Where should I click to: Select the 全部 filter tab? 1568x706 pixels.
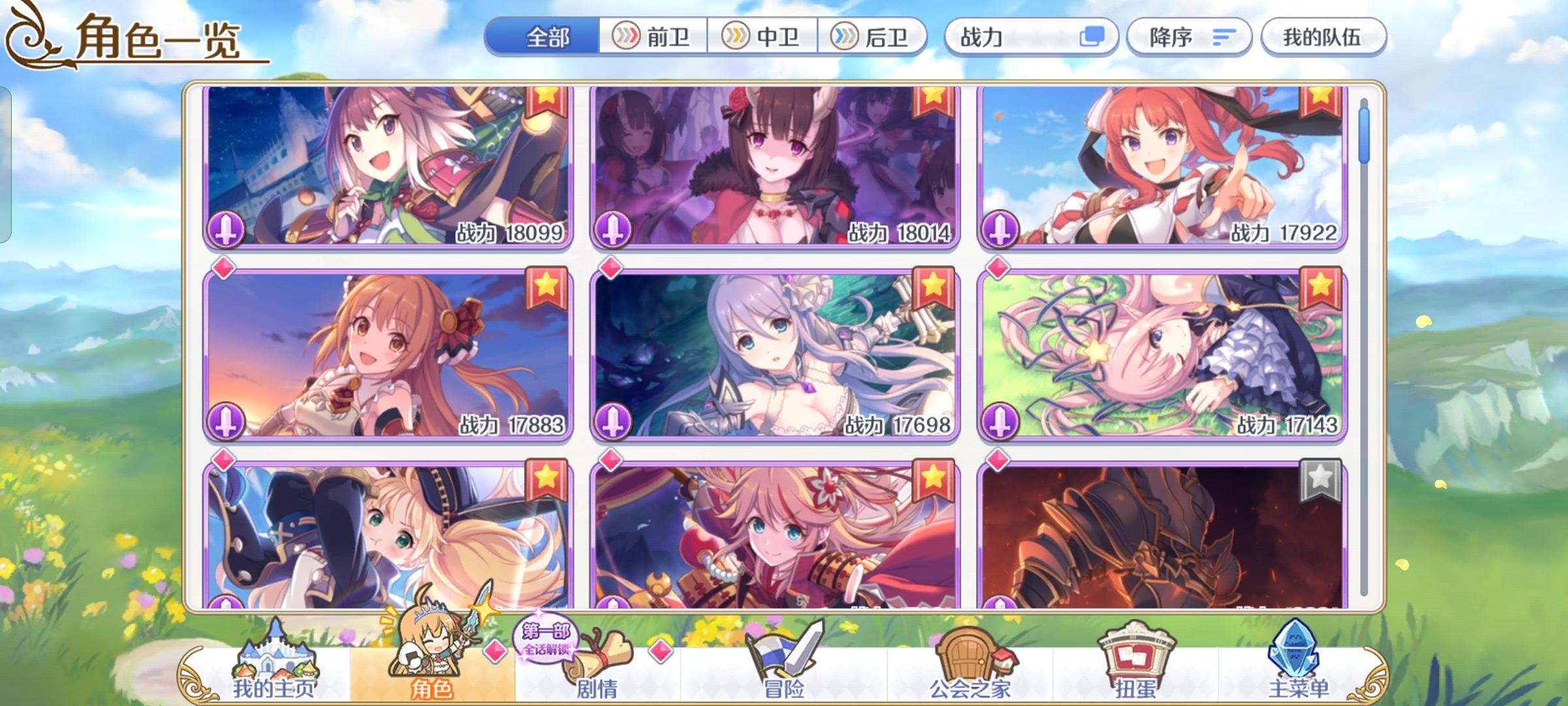(547, 37)
